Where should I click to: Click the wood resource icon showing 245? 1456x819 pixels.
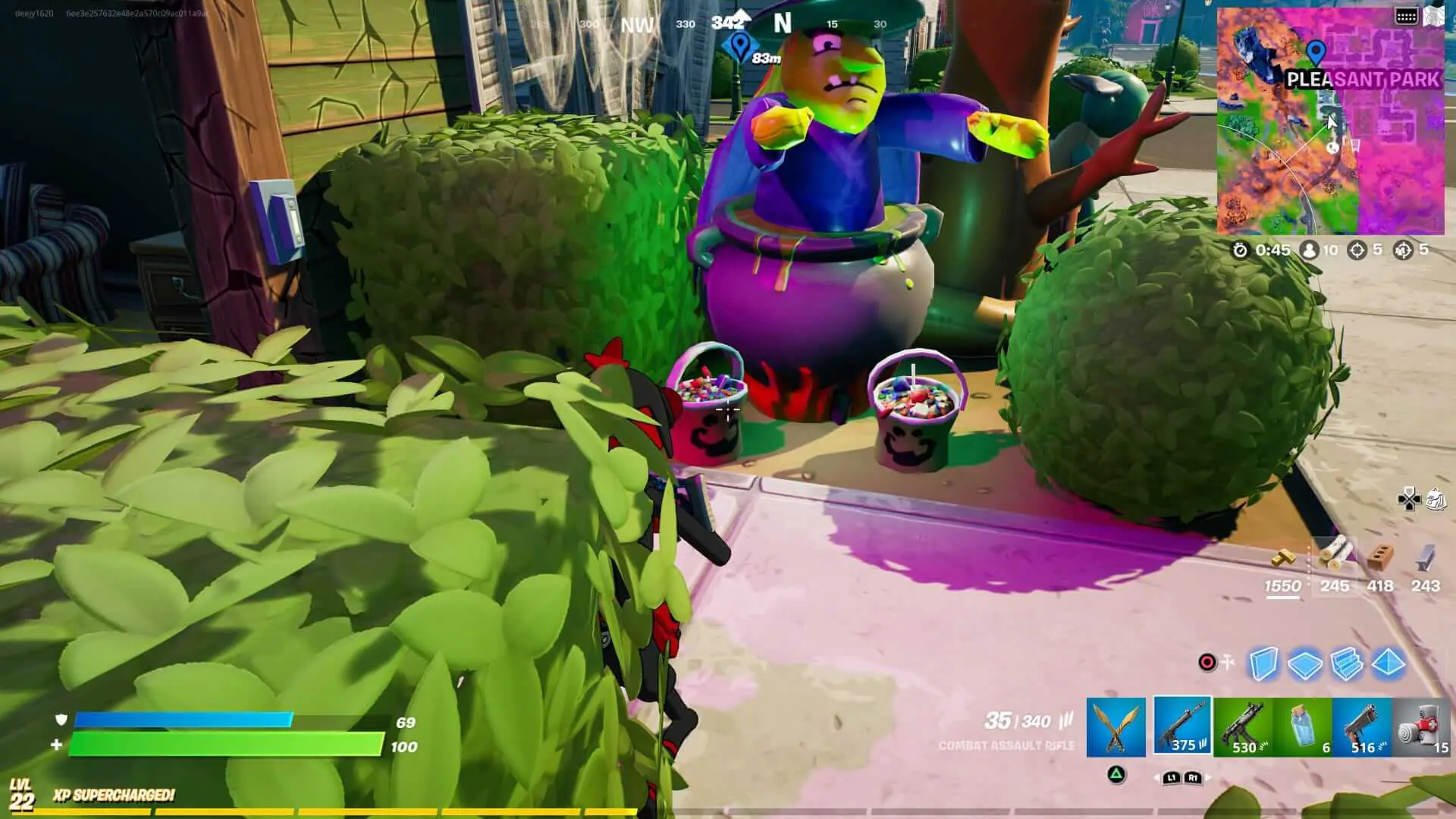[1335, 554]
